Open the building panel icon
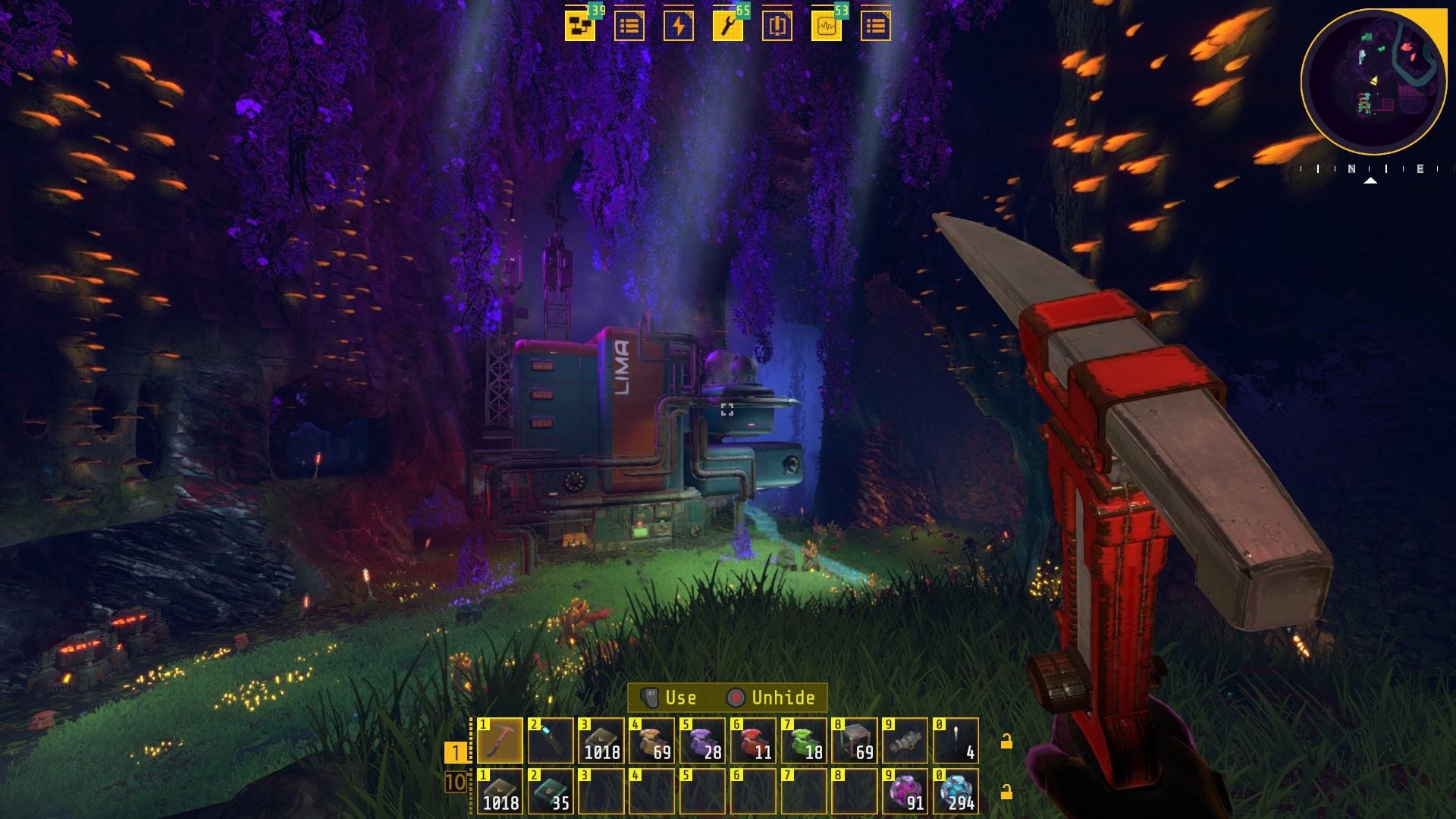 777,25
